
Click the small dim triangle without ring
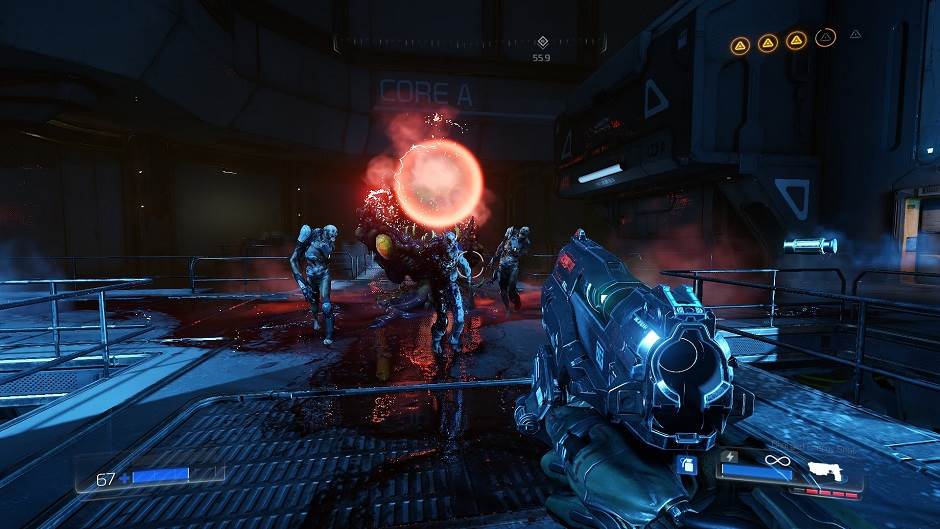(x=856, y=34)
